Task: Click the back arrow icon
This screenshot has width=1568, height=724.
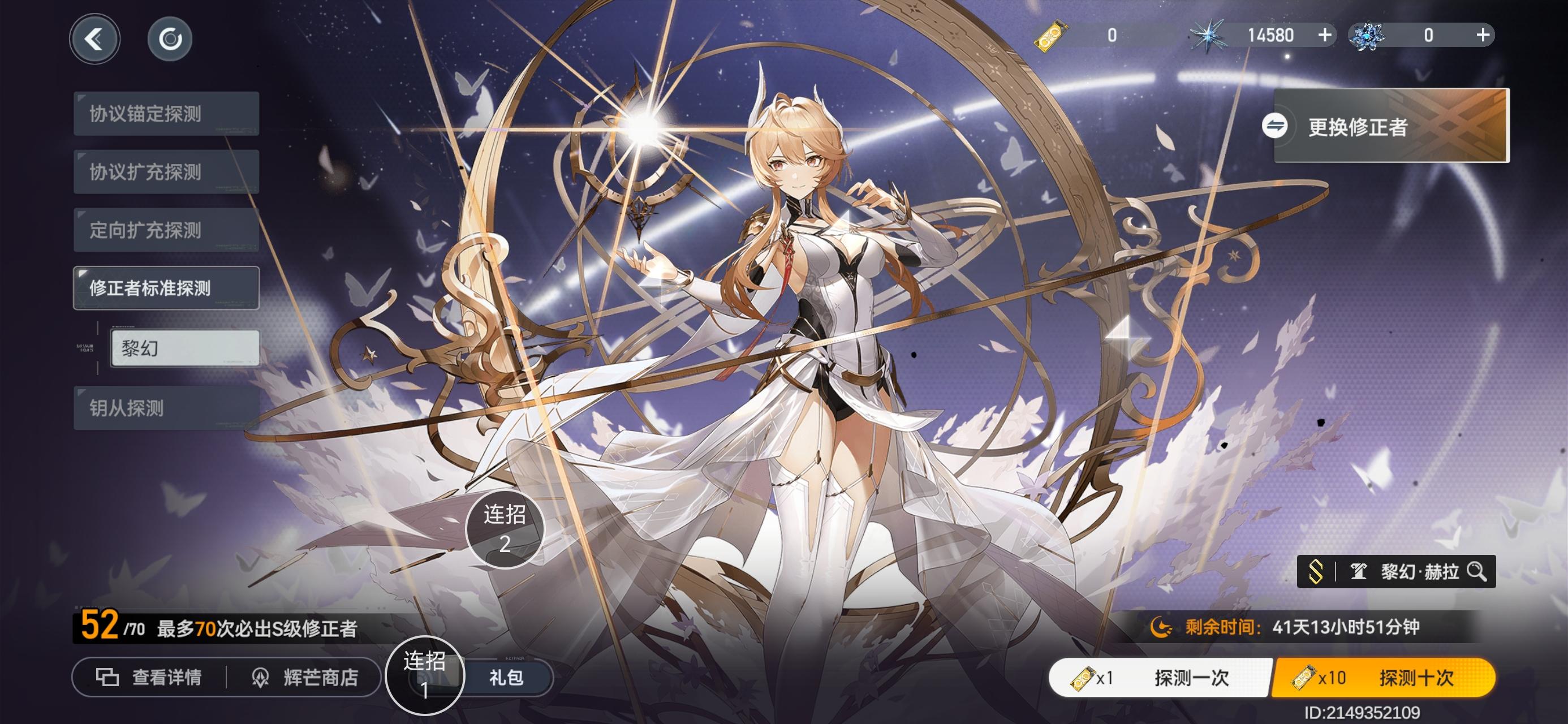Action: click(96, 38)
